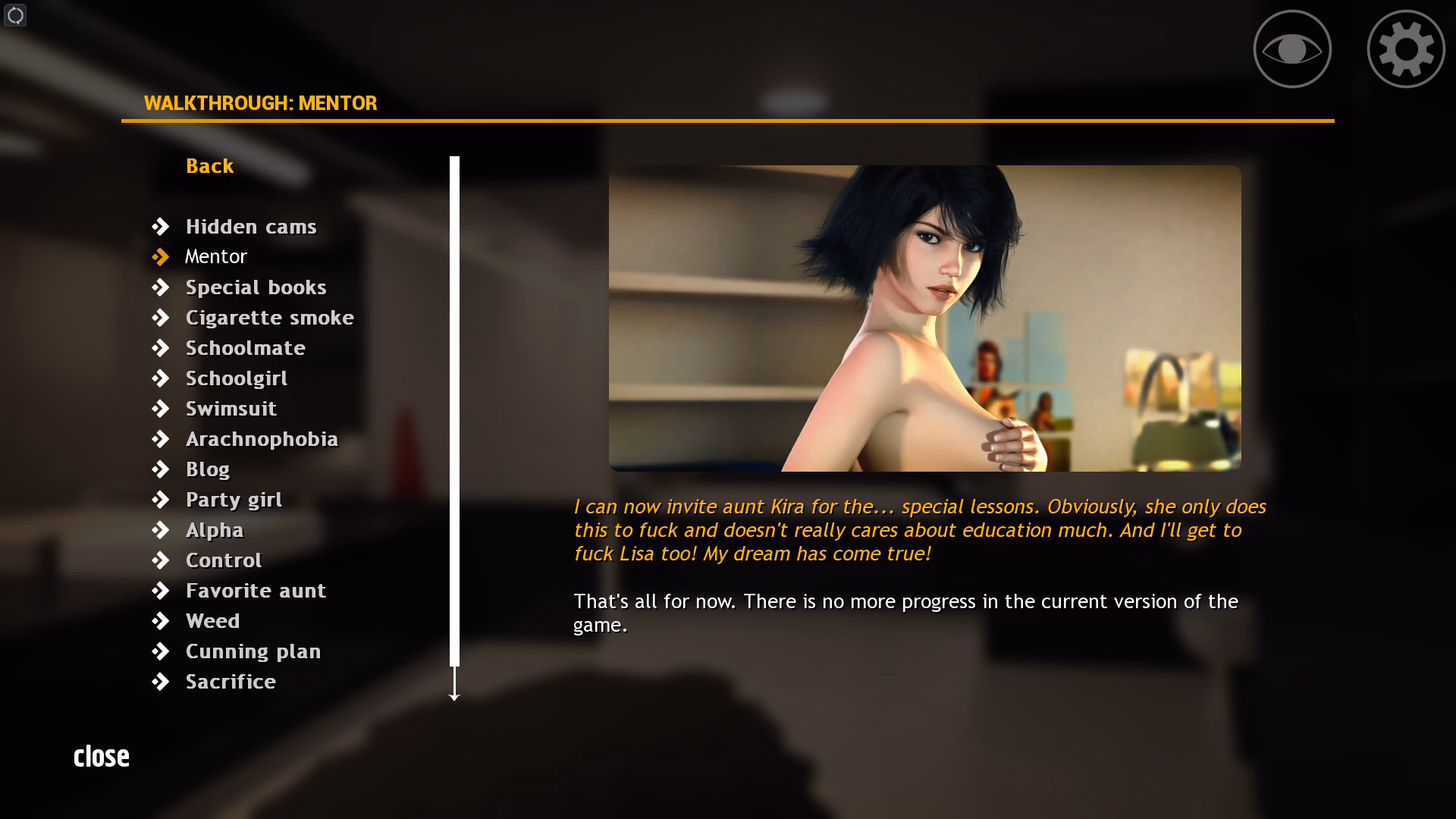The height and width of the screenshot is (819, 1456).
Task: Click the arrow icon beside Control
Action: (x=162, y=560)
